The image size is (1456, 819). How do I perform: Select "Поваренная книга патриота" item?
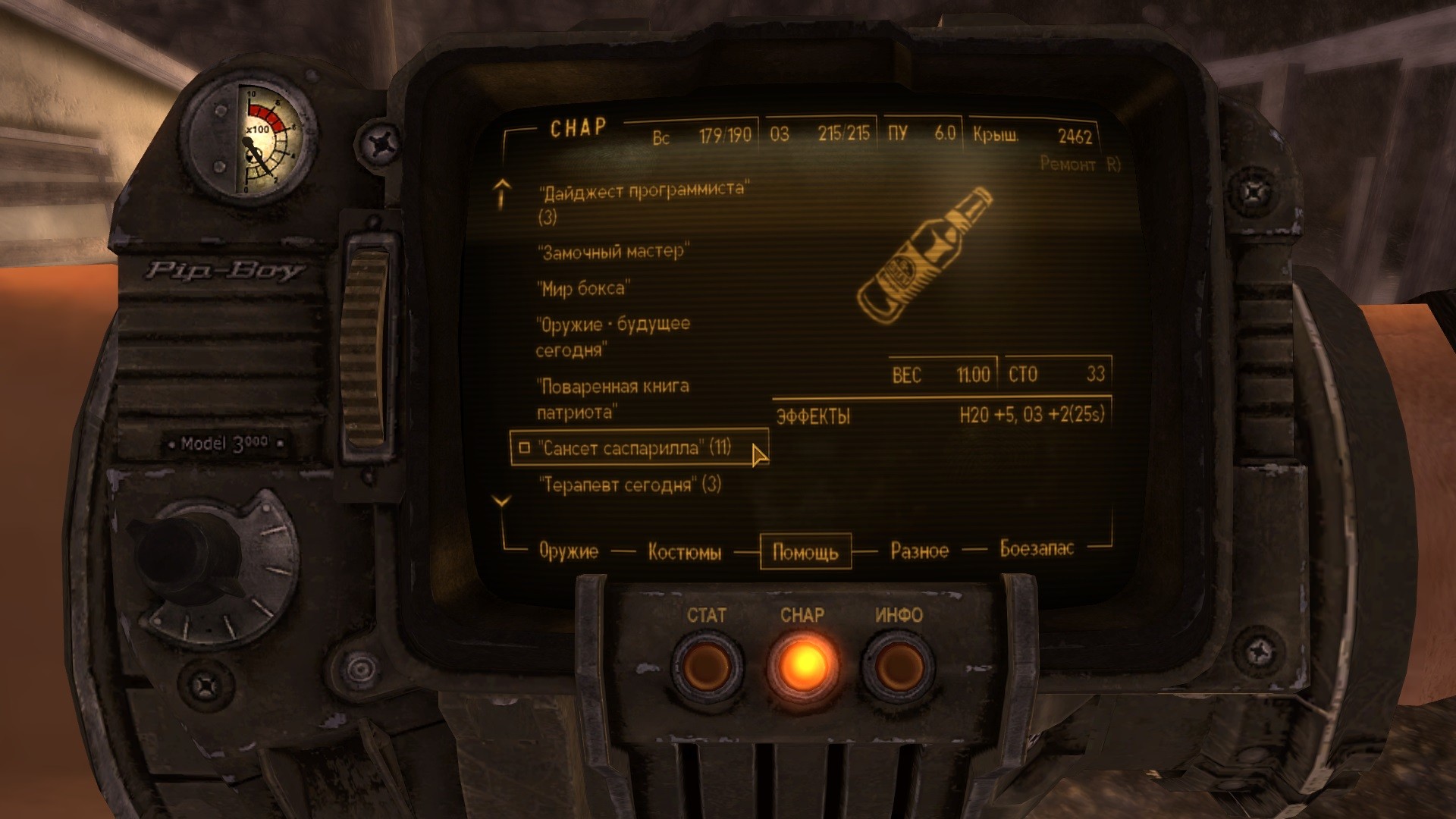[x=612, y=388]
